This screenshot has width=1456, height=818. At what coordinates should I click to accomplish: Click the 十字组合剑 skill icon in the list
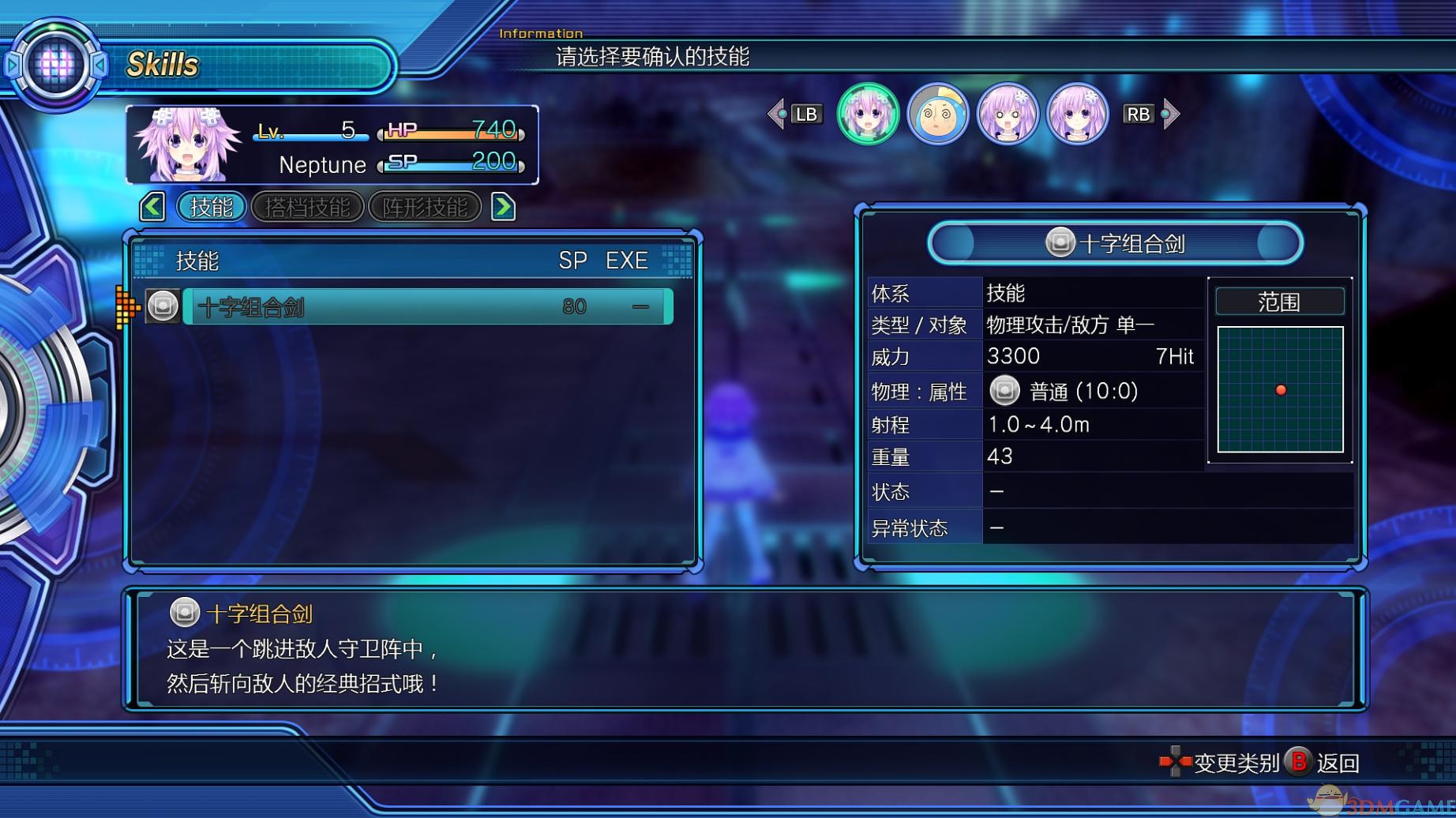point(161,305)
